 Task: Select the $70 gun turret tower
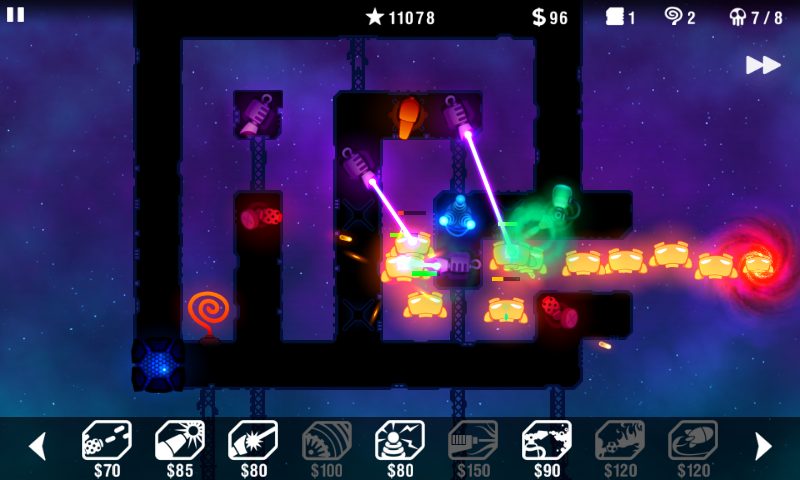[106, 441]
